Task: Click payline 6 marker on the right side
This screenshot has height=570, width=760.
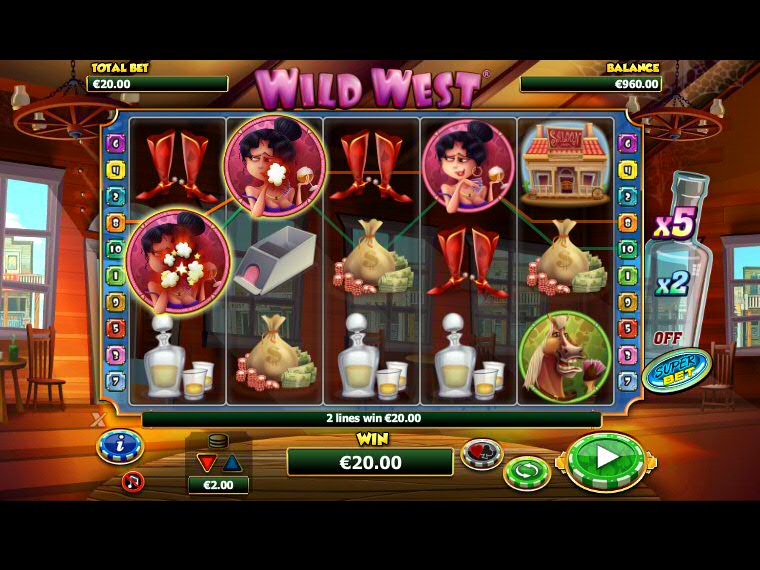Action: click(627, 145)
